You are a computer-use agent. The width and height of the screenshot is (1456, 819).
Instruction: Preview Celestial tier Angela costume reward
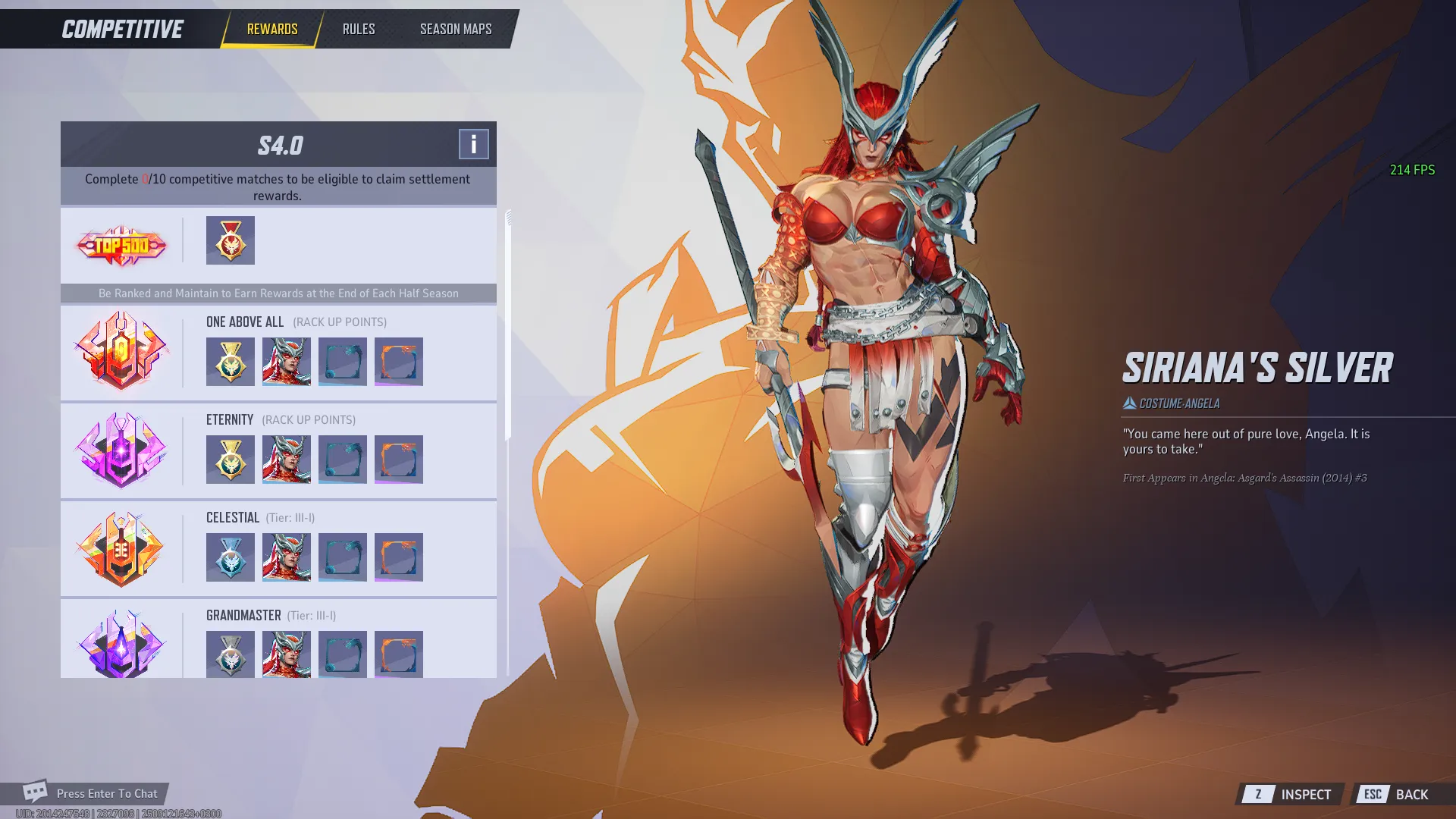(x=286, y=557)
